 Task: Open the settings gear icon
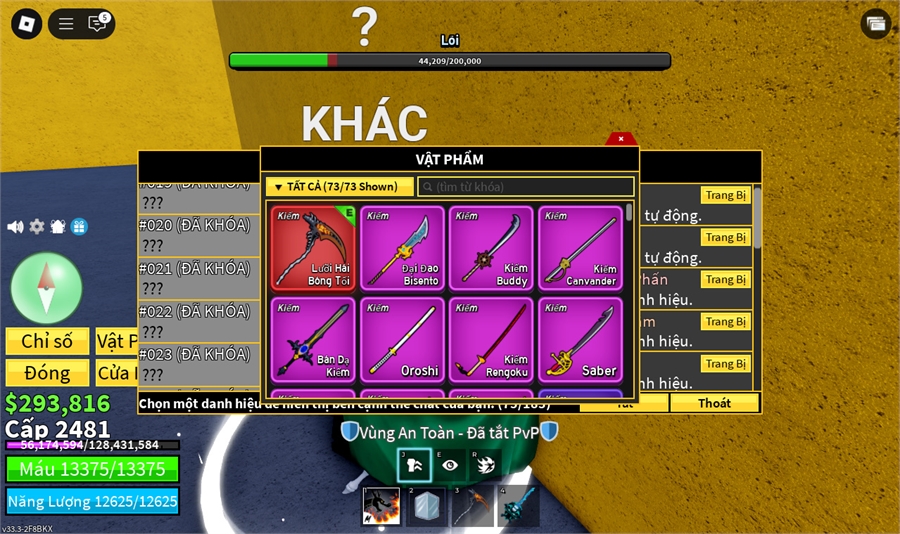37,227
